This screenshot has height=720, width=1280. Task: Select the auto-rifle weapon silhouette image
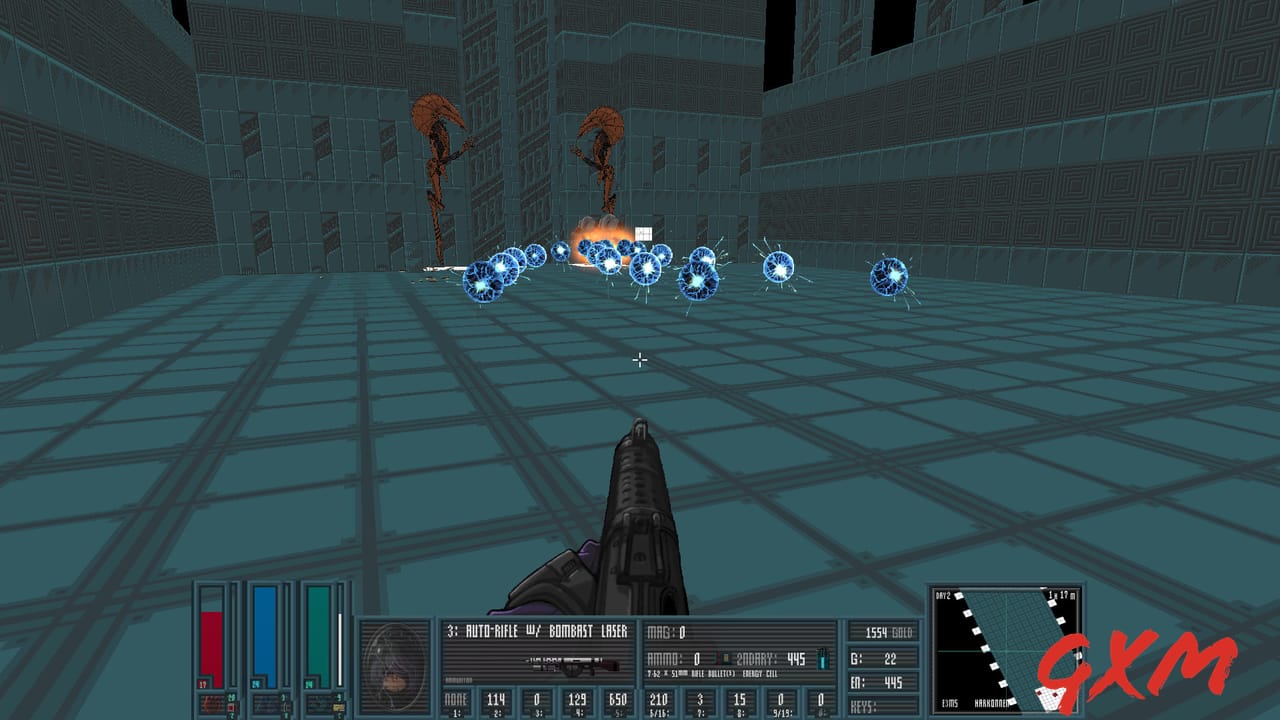tap(572, 664)
